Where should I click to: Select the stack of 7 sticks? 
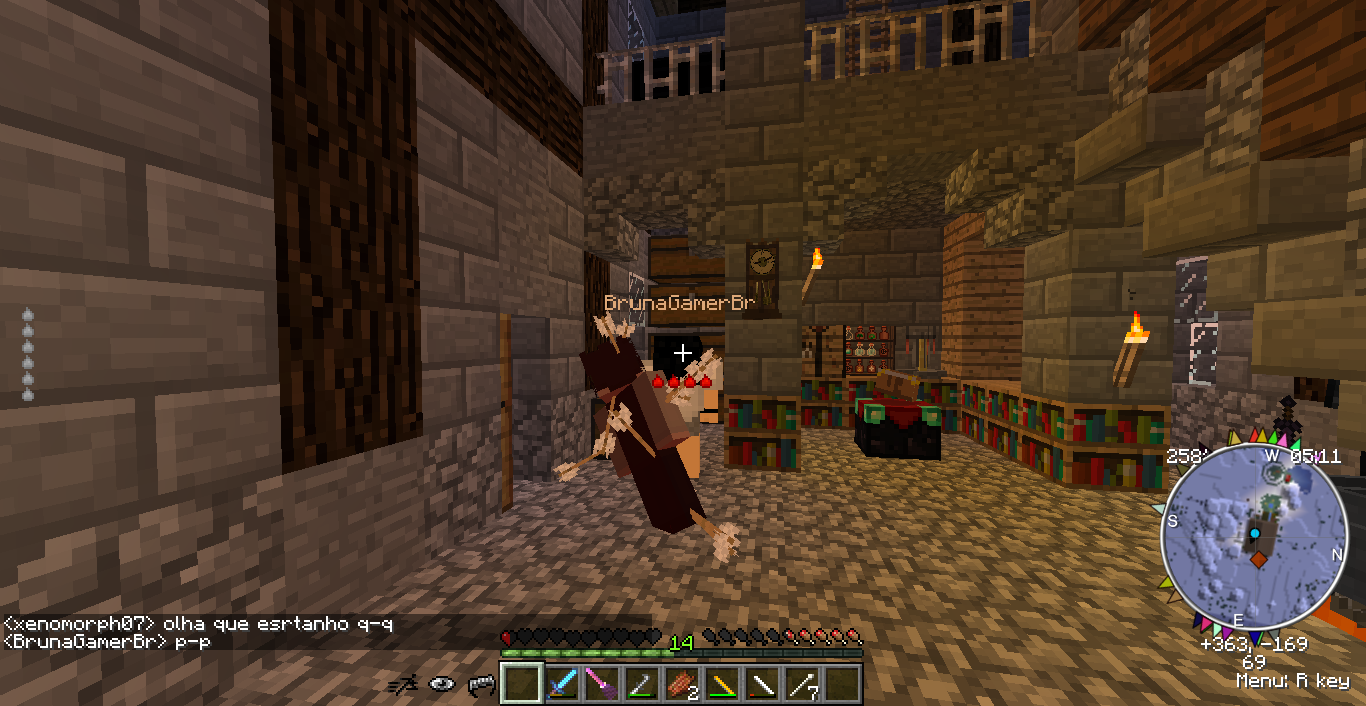coord(801,684)
